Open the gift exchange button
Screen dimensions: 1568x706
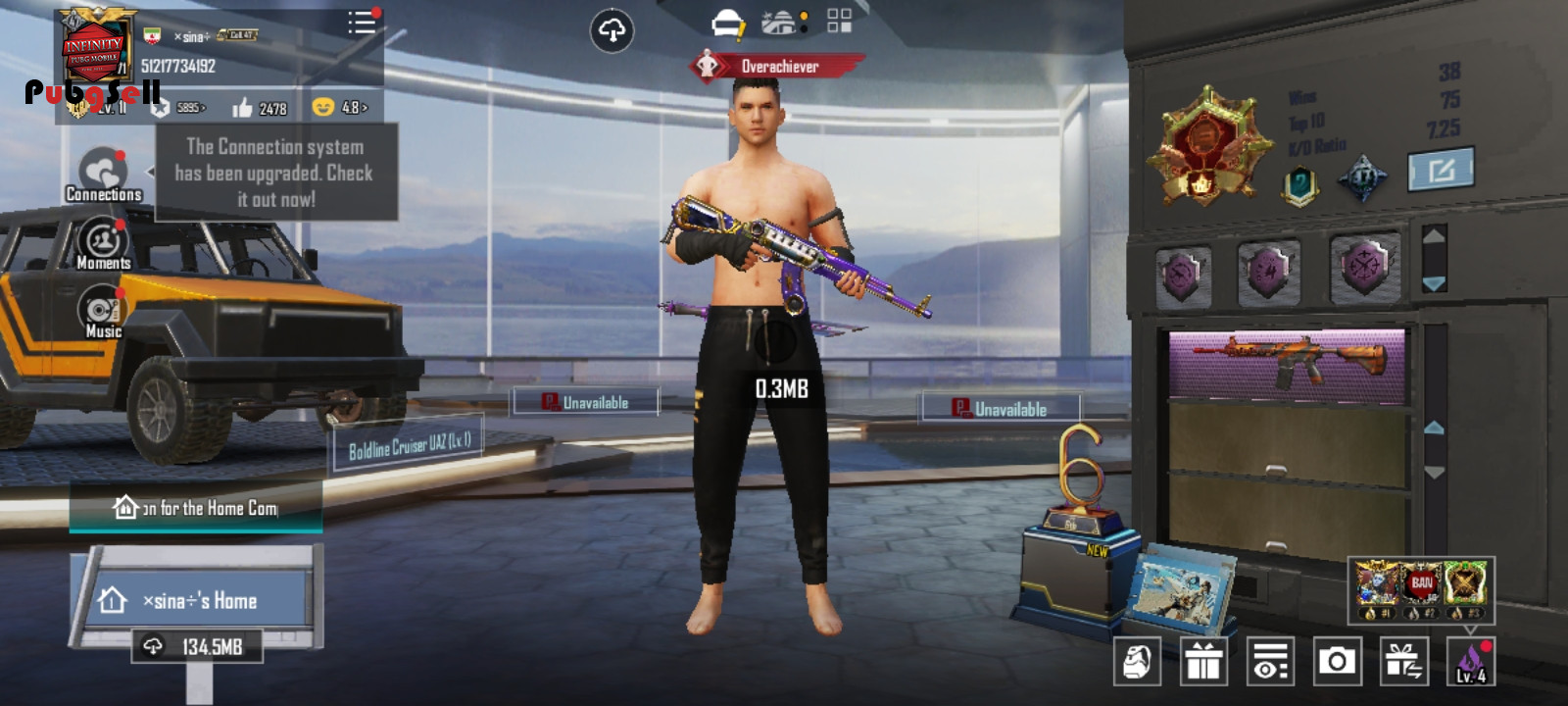coord(1403,662)
